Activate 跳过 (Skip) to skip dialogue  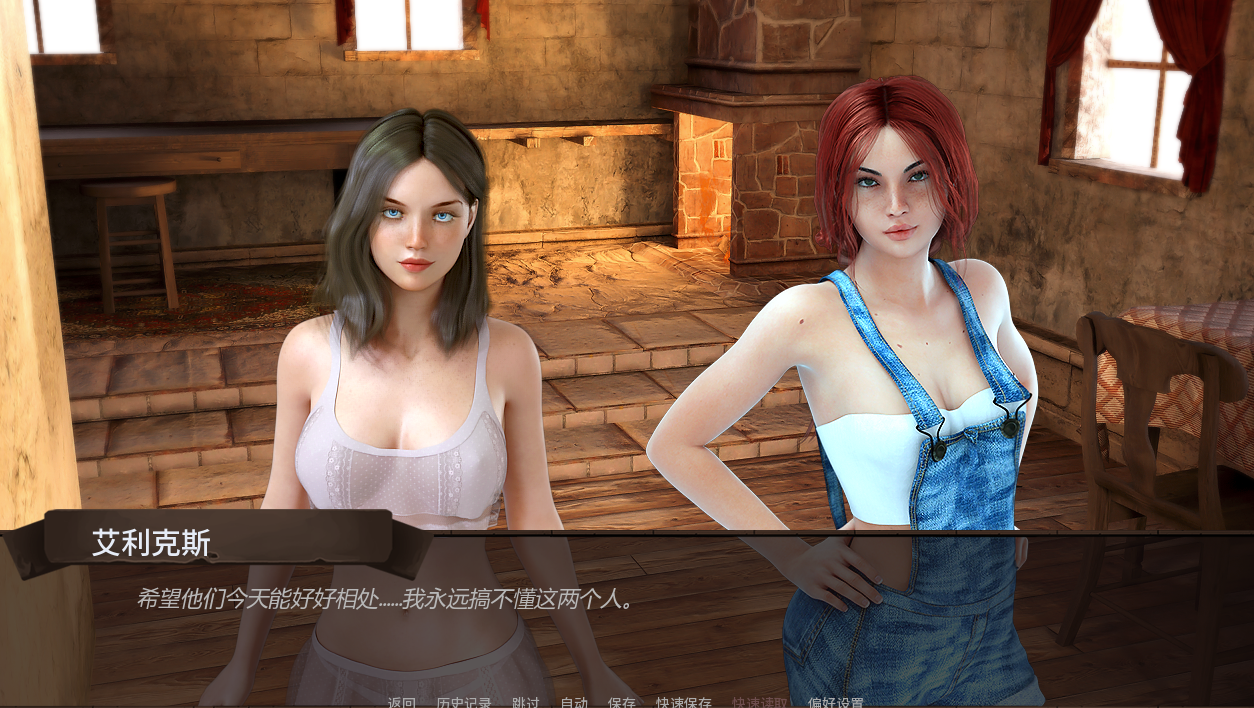coord(526,702)
